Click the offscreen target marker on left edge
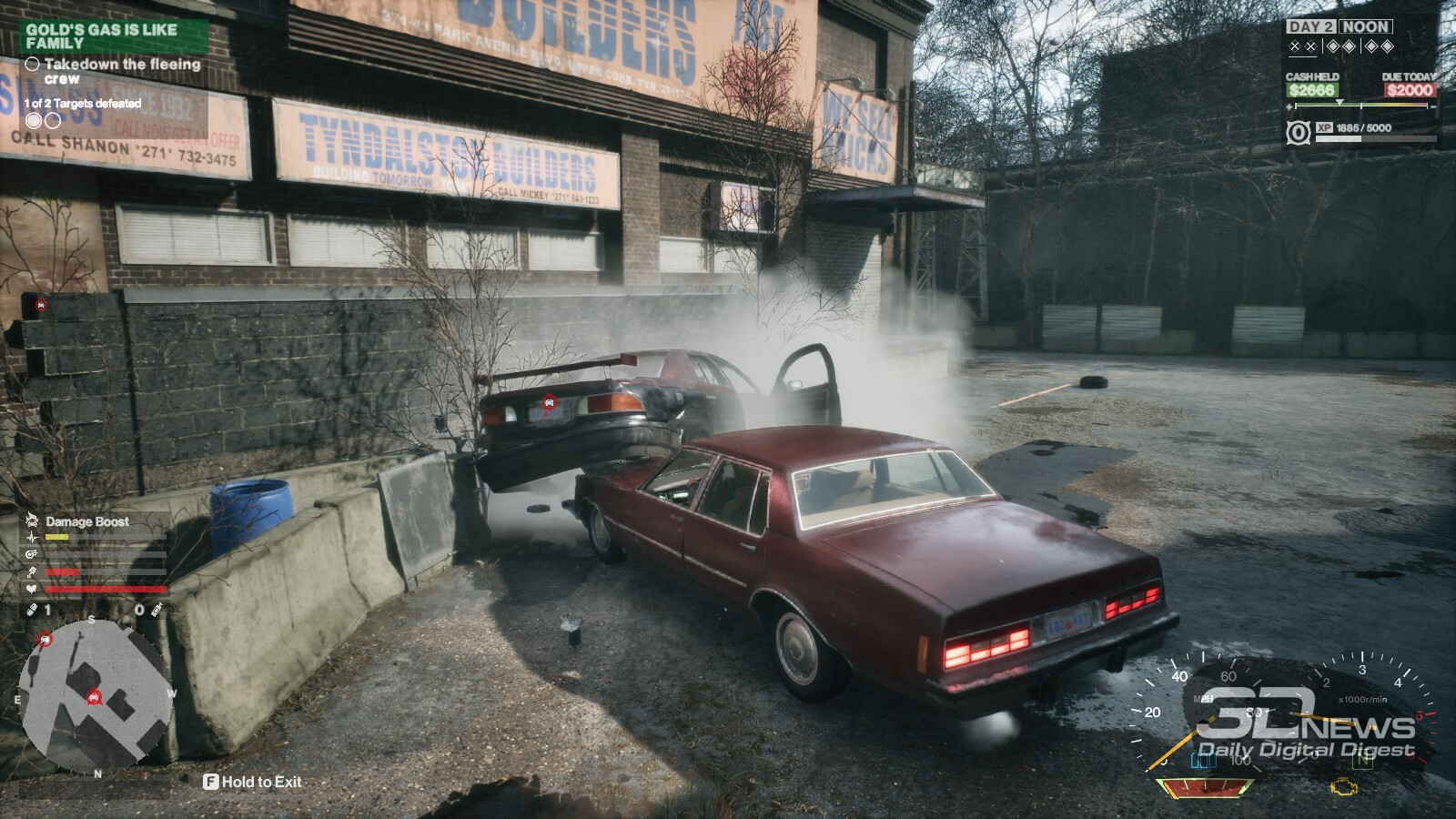Screen dimensions: 1456x819 point(40,305)
